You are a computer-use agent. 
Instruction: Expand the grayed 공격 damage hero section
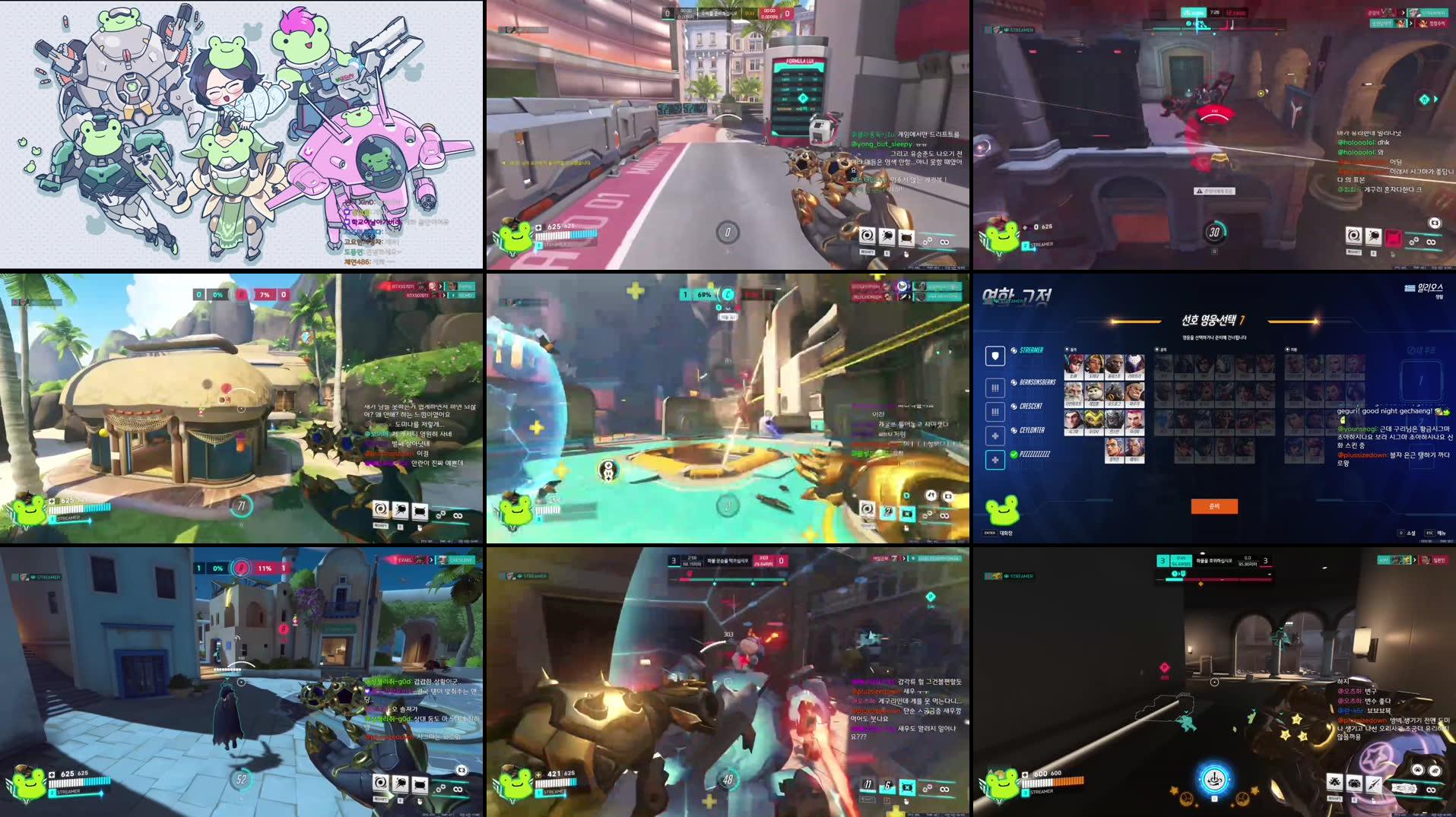click(x=1157, y=350)
